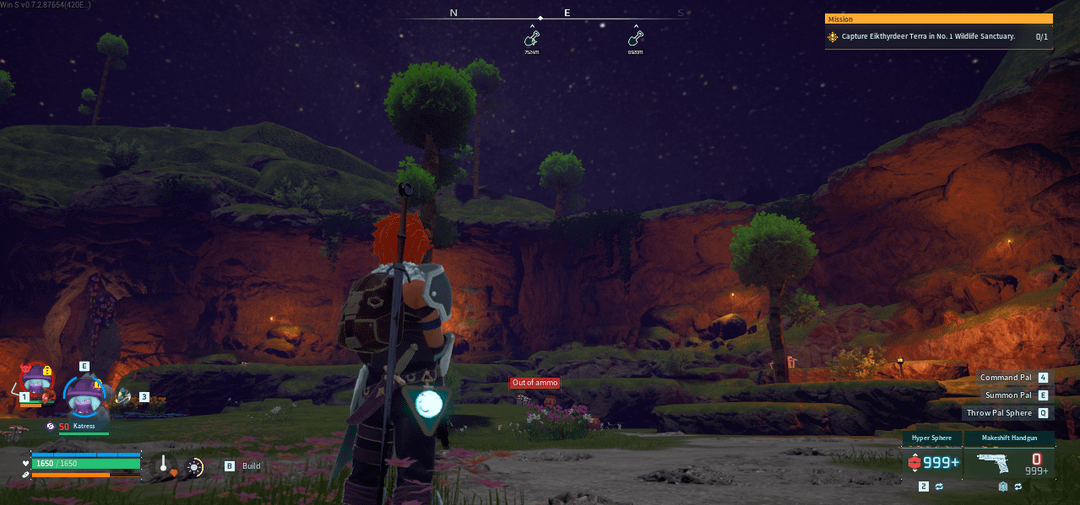Click the thermometer temperature icon

point(163,466)
